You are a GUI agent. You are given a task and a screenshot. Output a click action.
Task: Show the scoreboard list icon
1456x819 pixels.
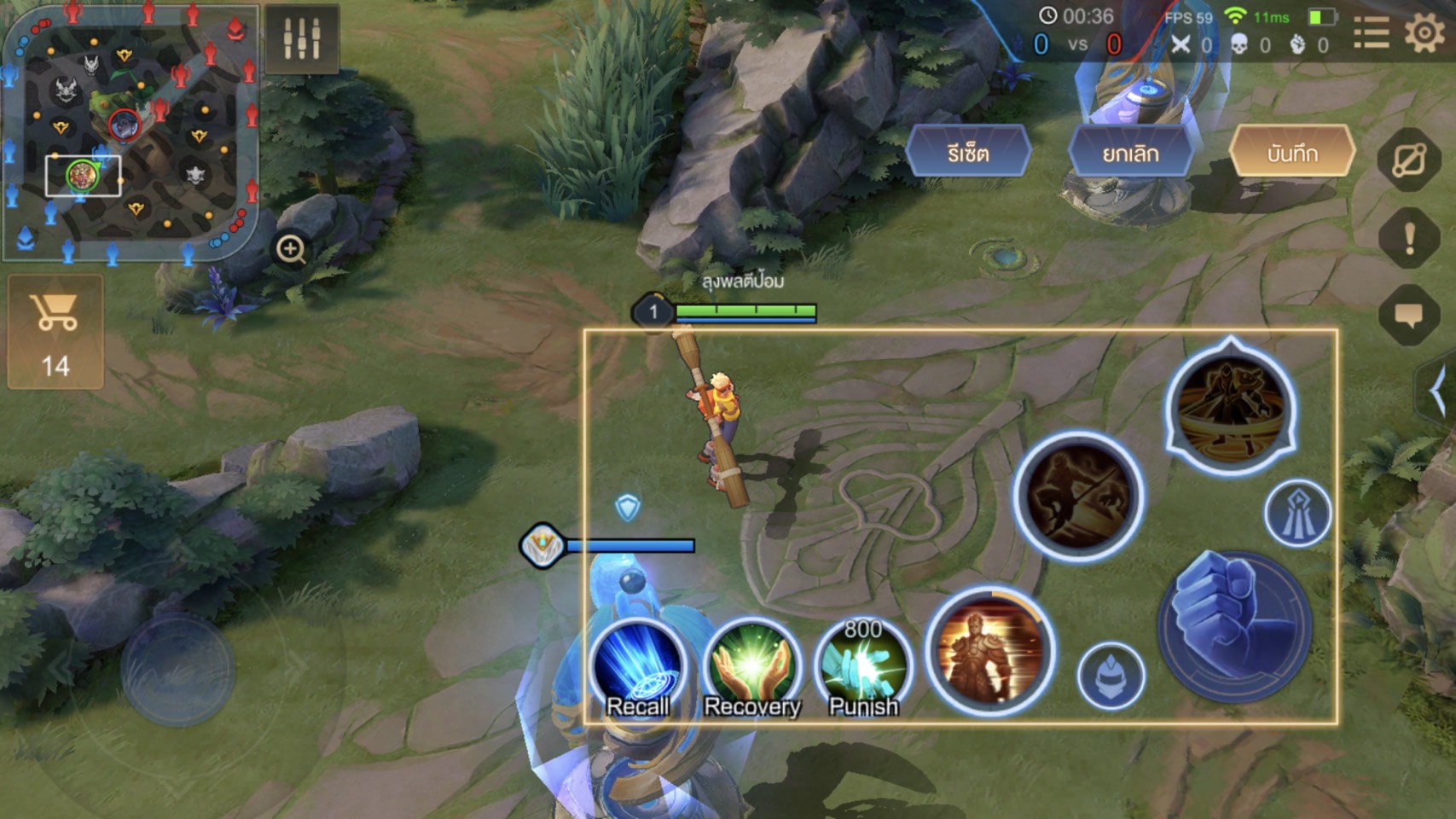pyautogui.click(x=1372, y=34)
